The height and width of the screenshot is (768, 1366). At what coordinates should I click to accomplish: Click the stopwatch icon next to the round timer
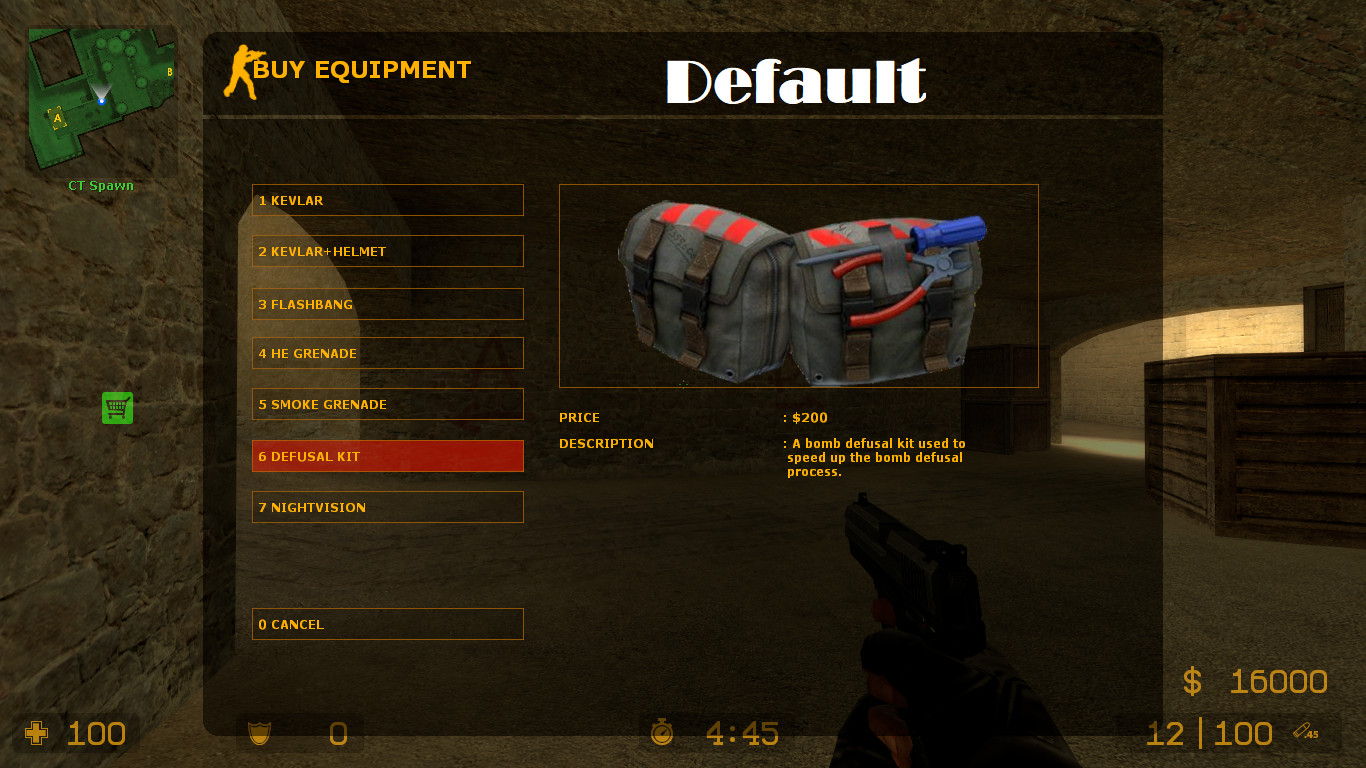point(661,733)
